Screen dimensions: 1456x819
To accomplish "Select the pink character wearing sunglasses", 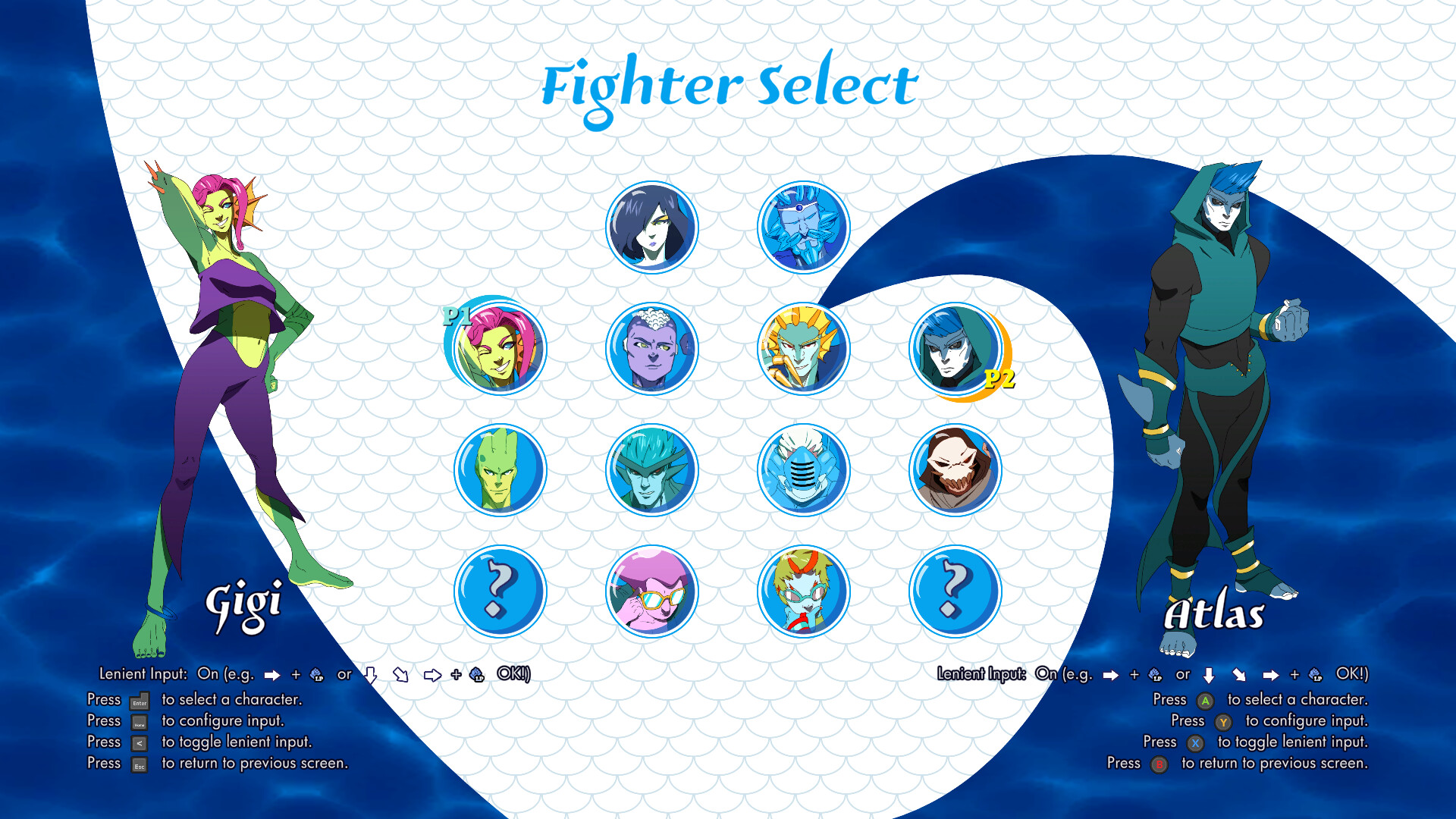I will pyautogui.click(x=652, y=592).
